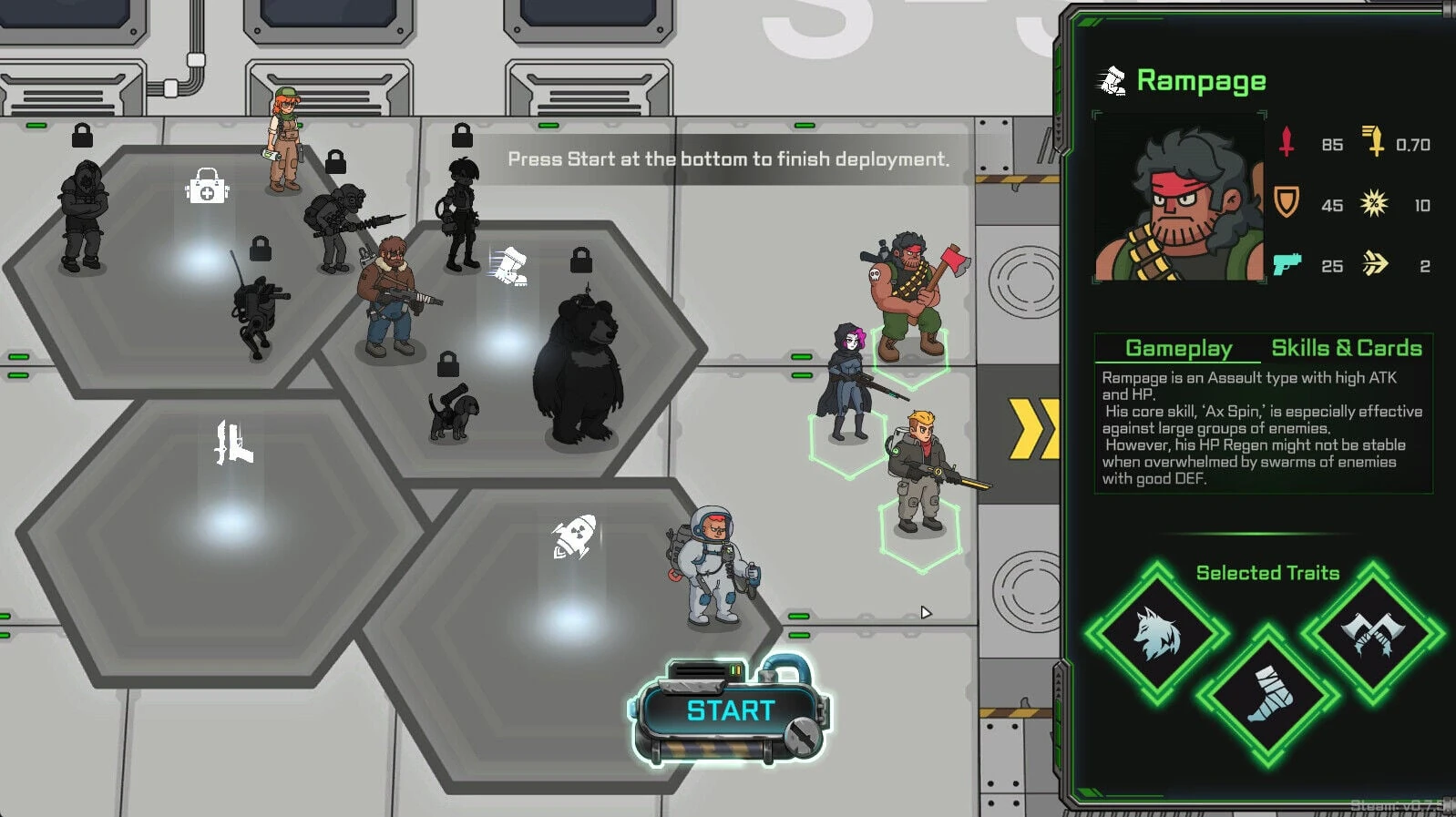This screenshot has width=1456, height=817.
Task: Select the wolf head trait
Action: click(x=1157, y=634)
